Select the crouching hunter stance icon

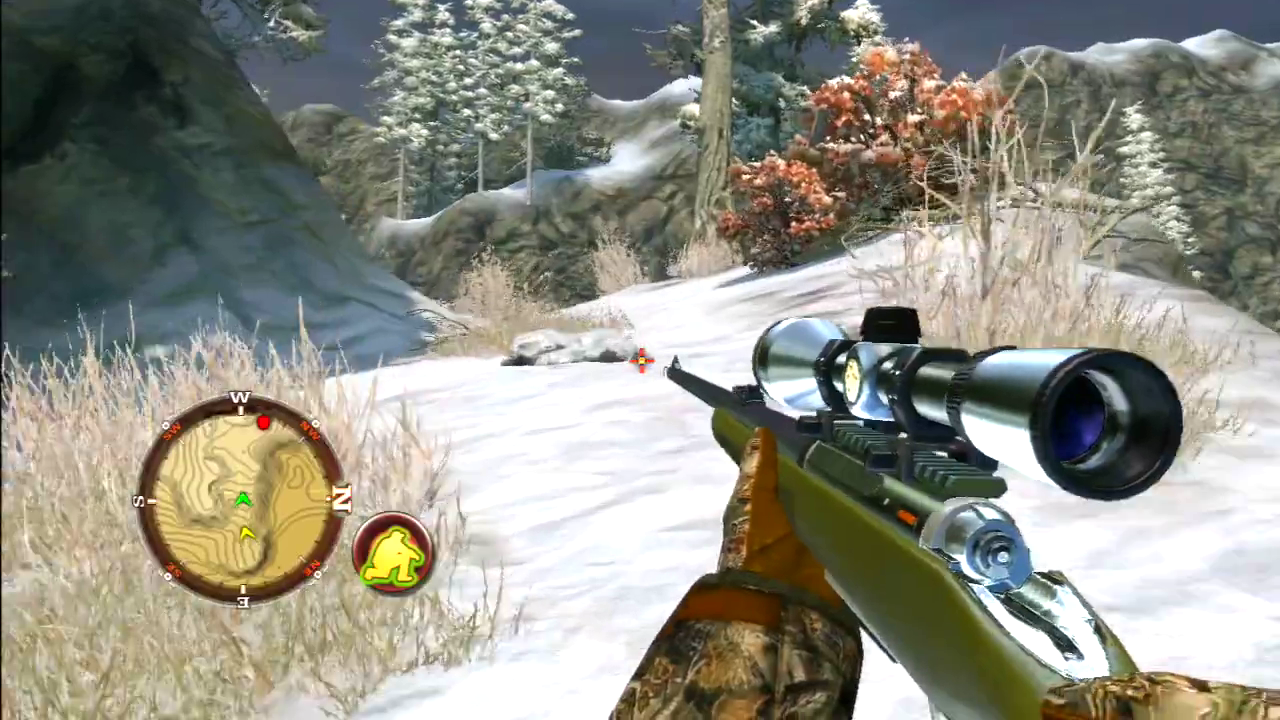[393, 553]
